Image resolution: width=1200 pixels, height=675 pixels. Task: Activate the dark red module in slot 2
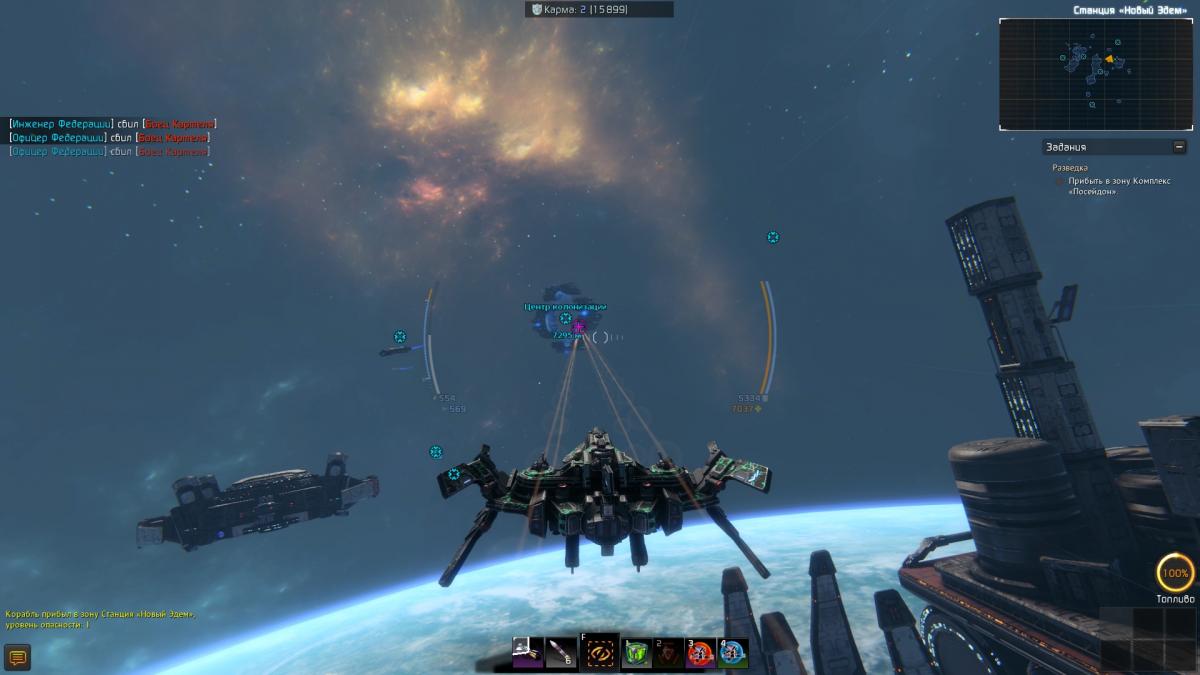point(668,653)
